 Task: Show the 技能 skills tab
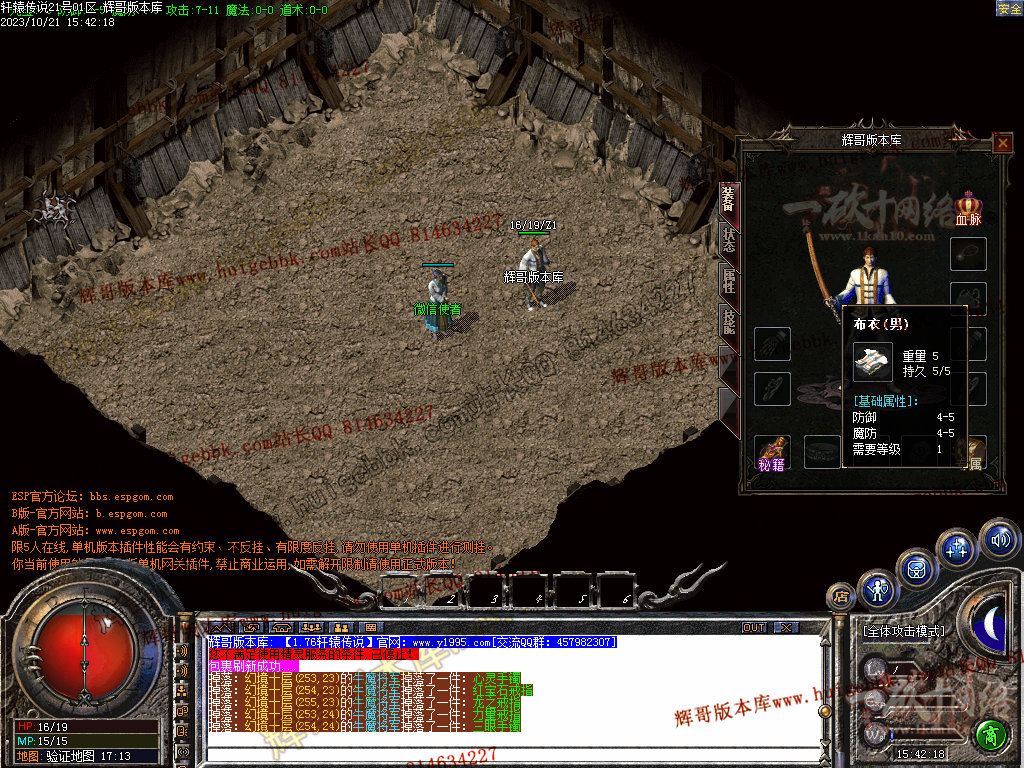tap(728, 321)
